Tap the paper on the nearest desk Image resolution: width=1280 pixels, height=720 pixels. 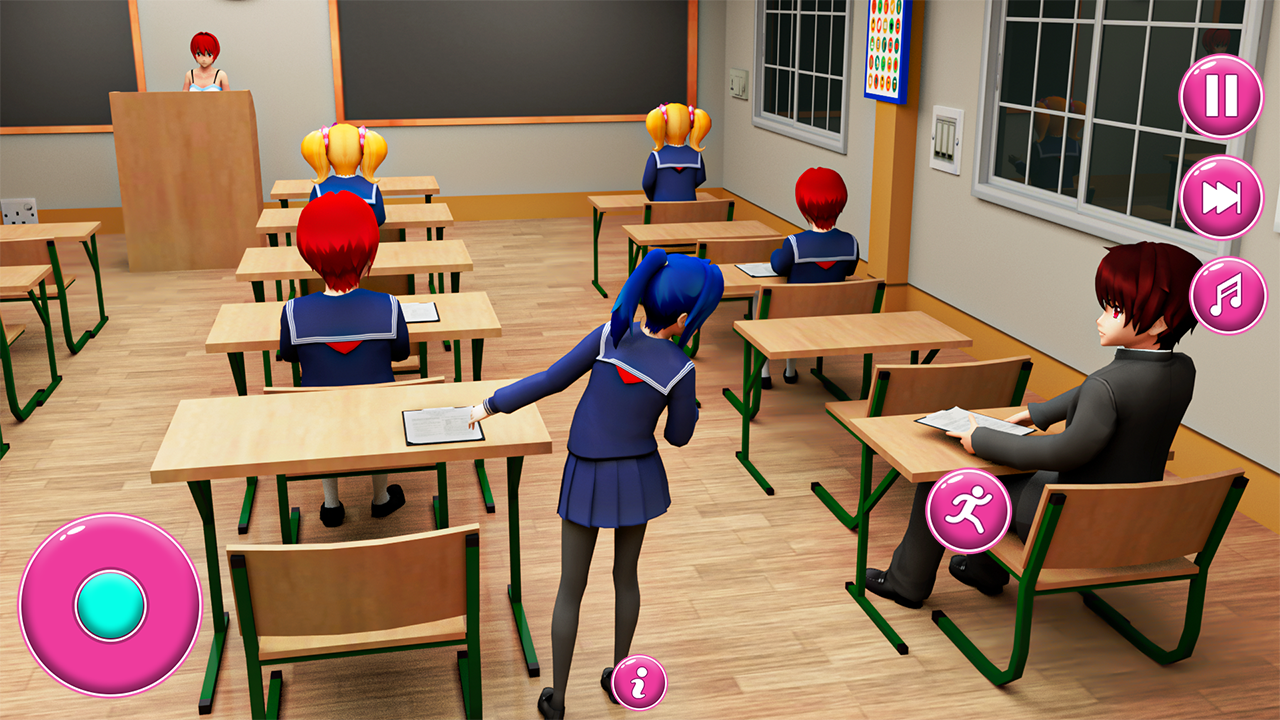(442, 425)
